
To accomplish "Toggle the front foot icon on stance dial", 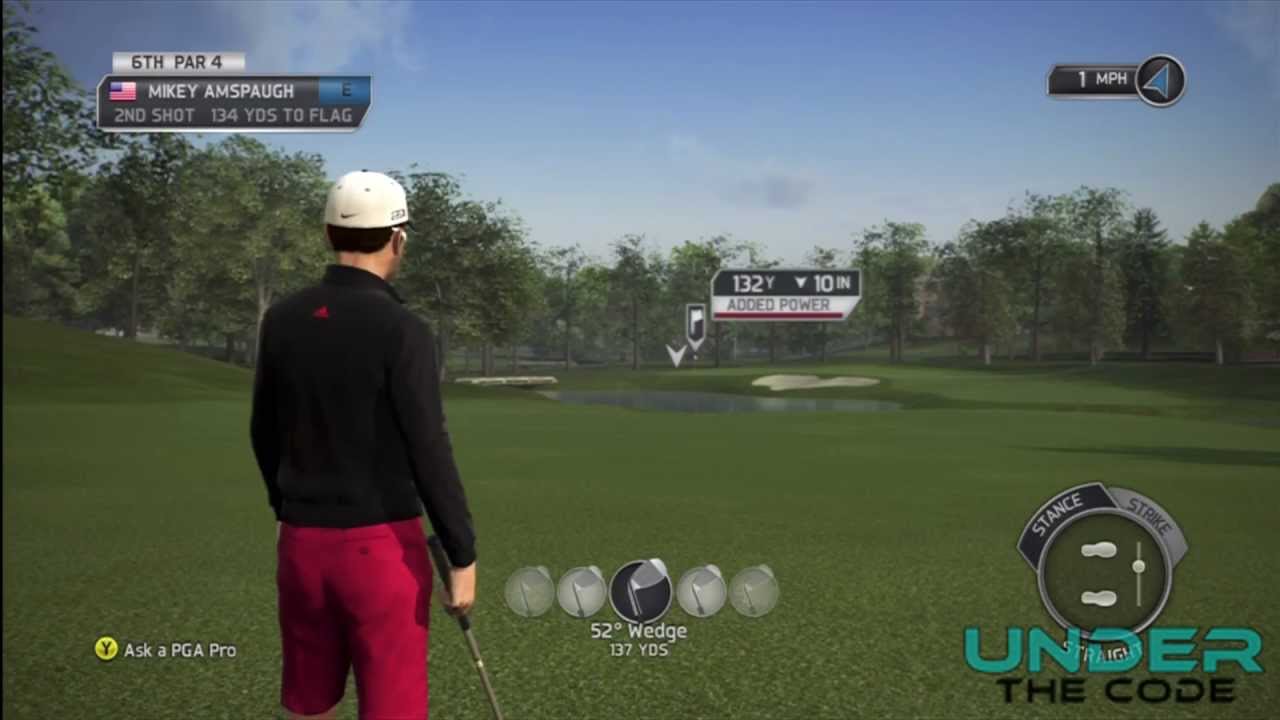I will (1098, 550).
